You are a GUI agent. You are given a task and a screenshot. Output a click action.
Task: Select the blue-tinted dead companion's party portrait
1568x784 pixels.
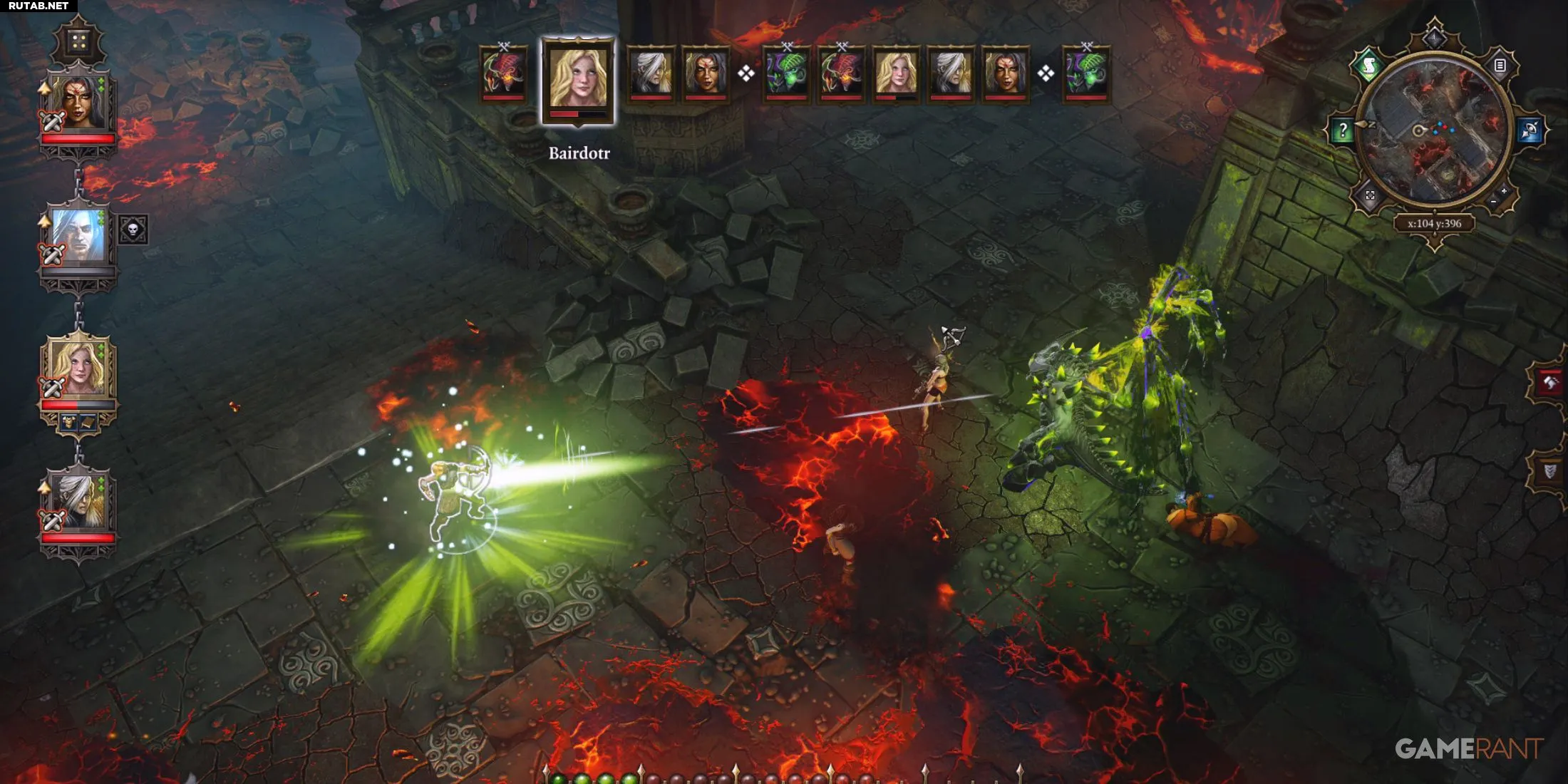pos(78,237)
